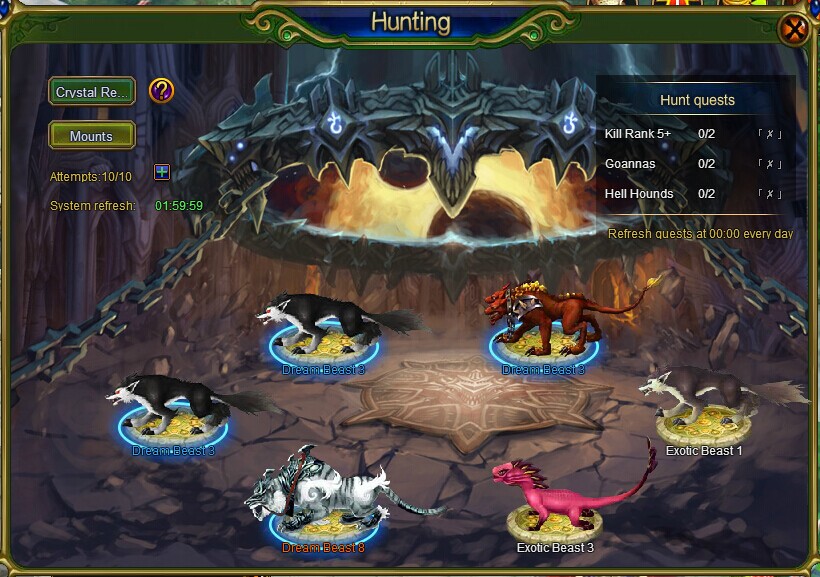This screenshot has height=577, width=820.
Task: Show hunting help via the question mark
Action: coord(161,91)
